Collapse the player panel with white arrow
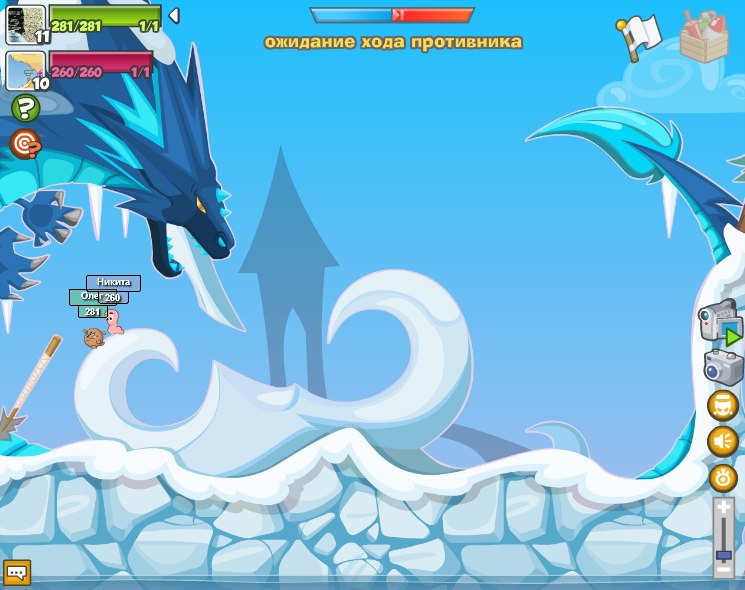Image resolution: width=745 pixels, height=590 pixels. 173,15
